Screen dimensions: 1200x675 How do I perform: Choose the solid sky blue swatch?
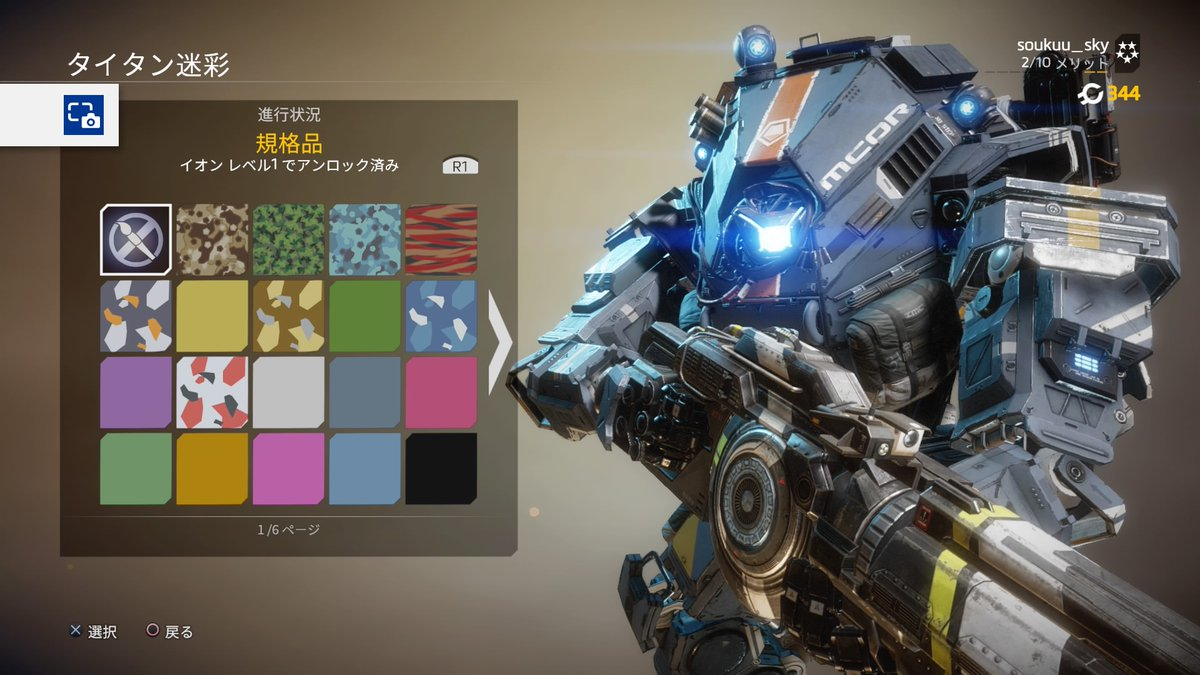pyautogui.click(x=365, y=468)
